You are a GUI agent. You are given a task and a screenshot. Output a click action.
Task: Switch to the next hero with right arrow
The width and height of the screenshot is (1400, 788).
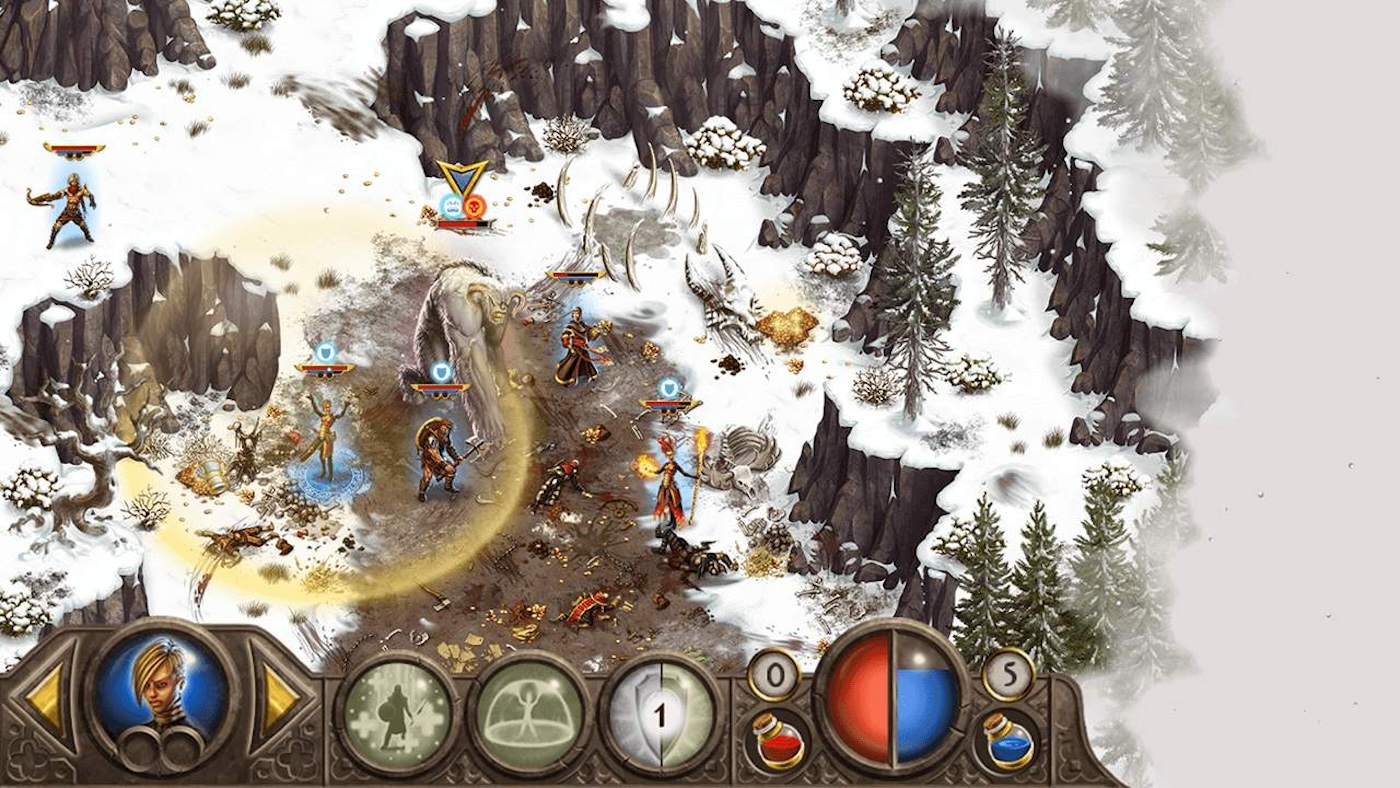(277, 700)
